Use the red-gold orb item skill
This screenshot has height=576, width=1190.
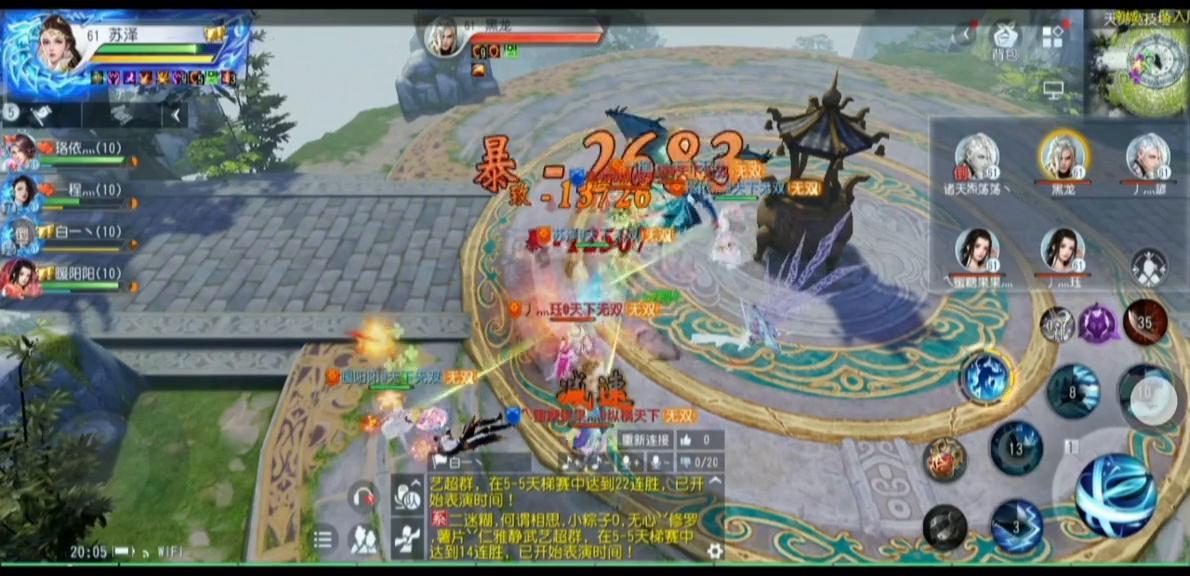943,459
